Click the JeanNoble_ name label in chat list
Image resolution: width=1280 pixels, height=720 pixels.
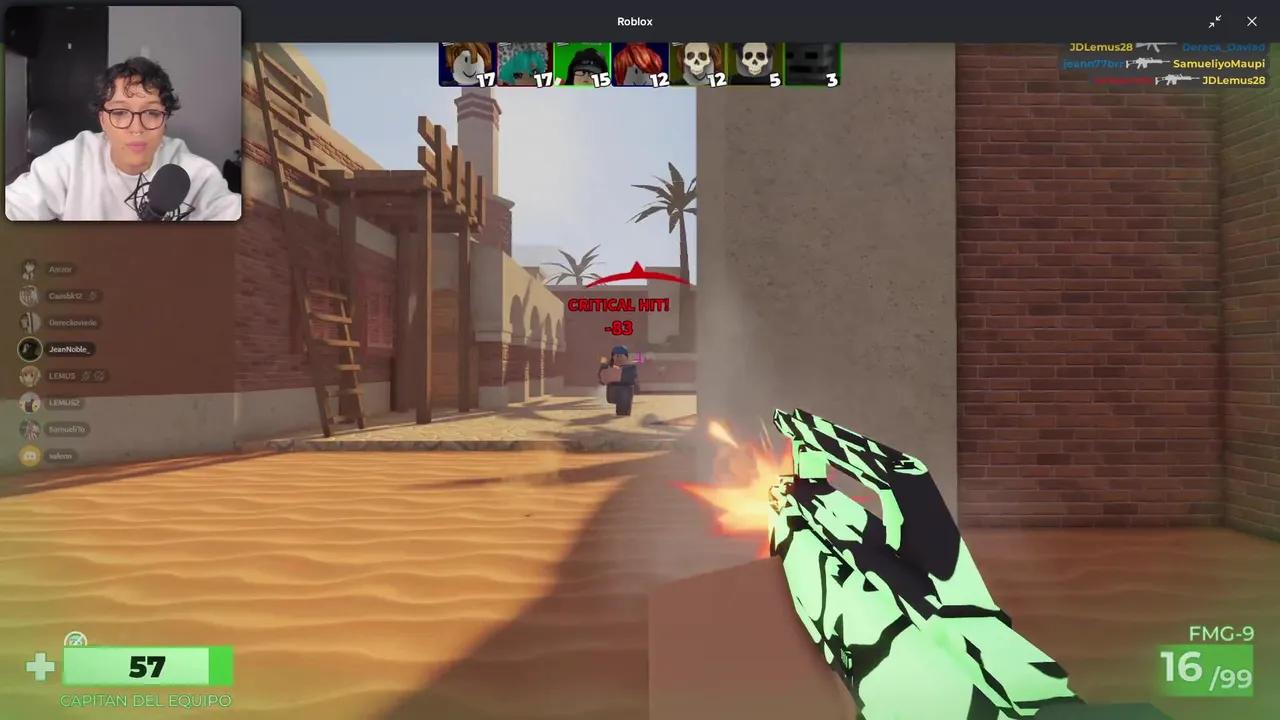(x=68, y=349)
